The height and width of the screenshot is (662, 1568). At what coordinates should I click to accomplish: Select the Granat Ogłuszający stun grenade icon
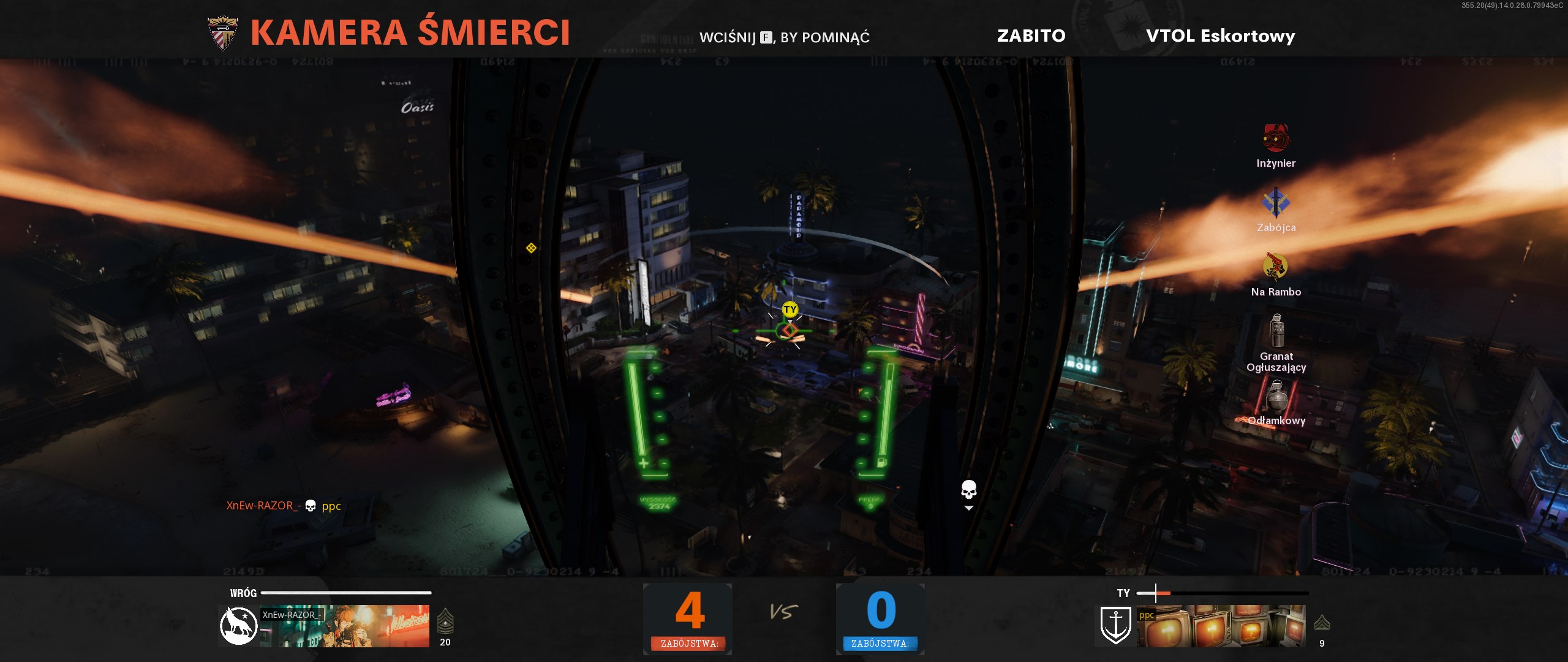pyautogui.click(x=1276, y=331)
